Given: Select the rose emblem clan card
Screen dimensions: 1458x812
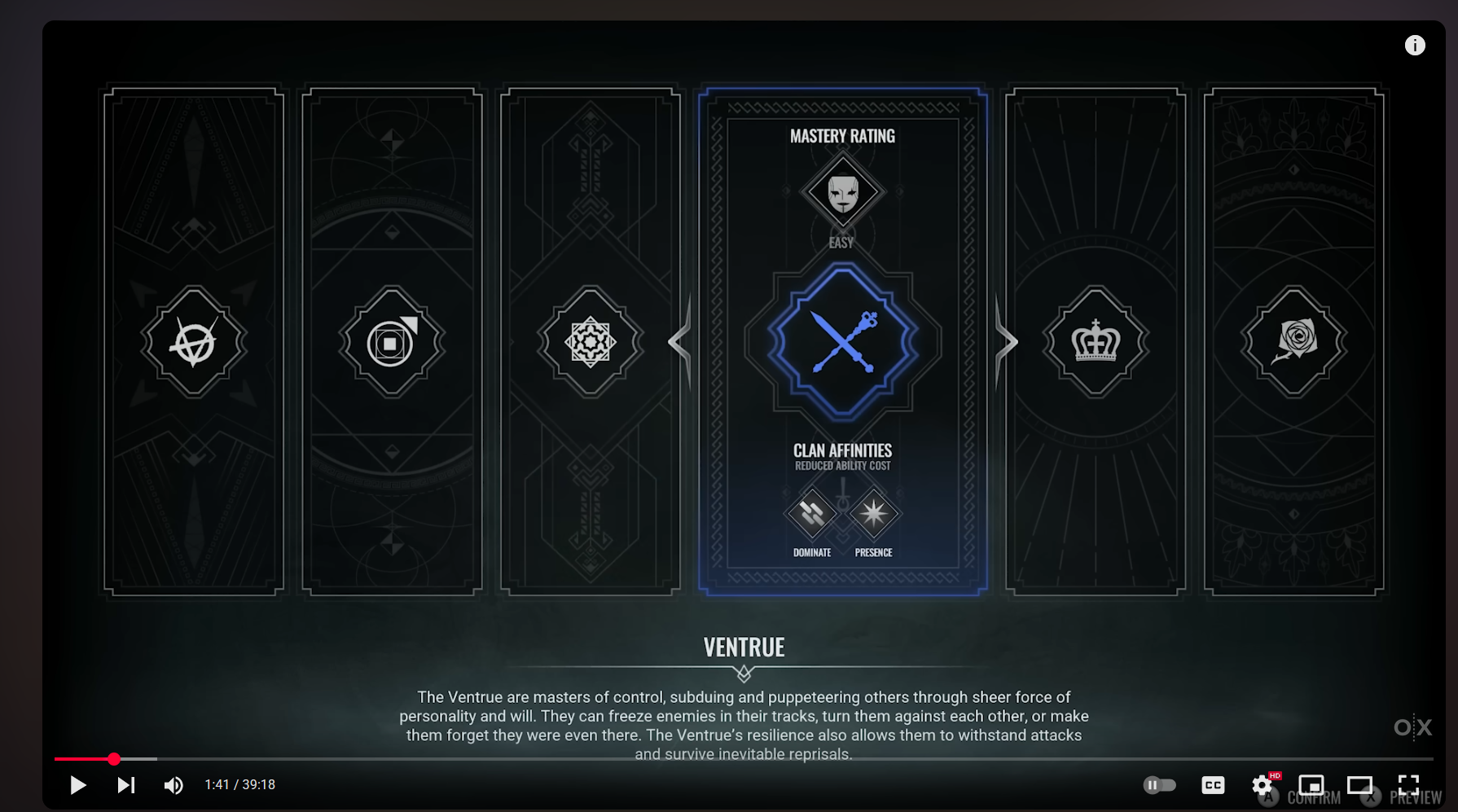Looking at the screenshot, I should pos(1293,342).
